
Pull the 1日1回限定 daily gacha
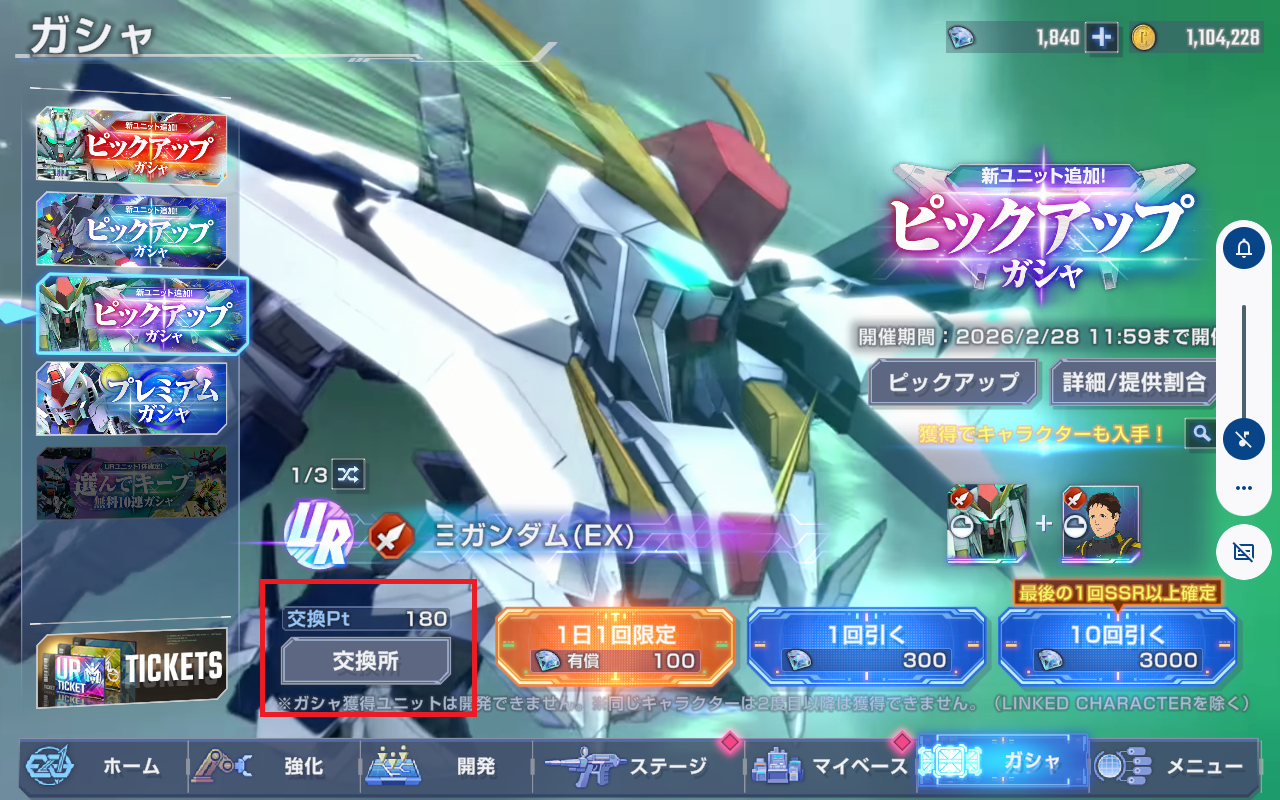[x=615, y=646]
